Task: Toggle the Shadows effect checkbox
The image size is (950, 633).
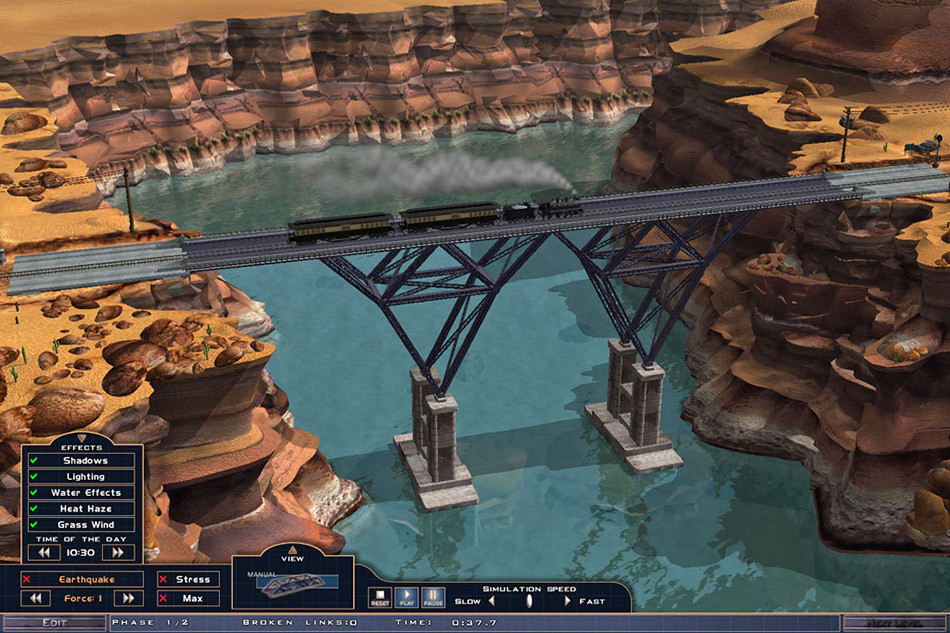Action: coord(34,461)
